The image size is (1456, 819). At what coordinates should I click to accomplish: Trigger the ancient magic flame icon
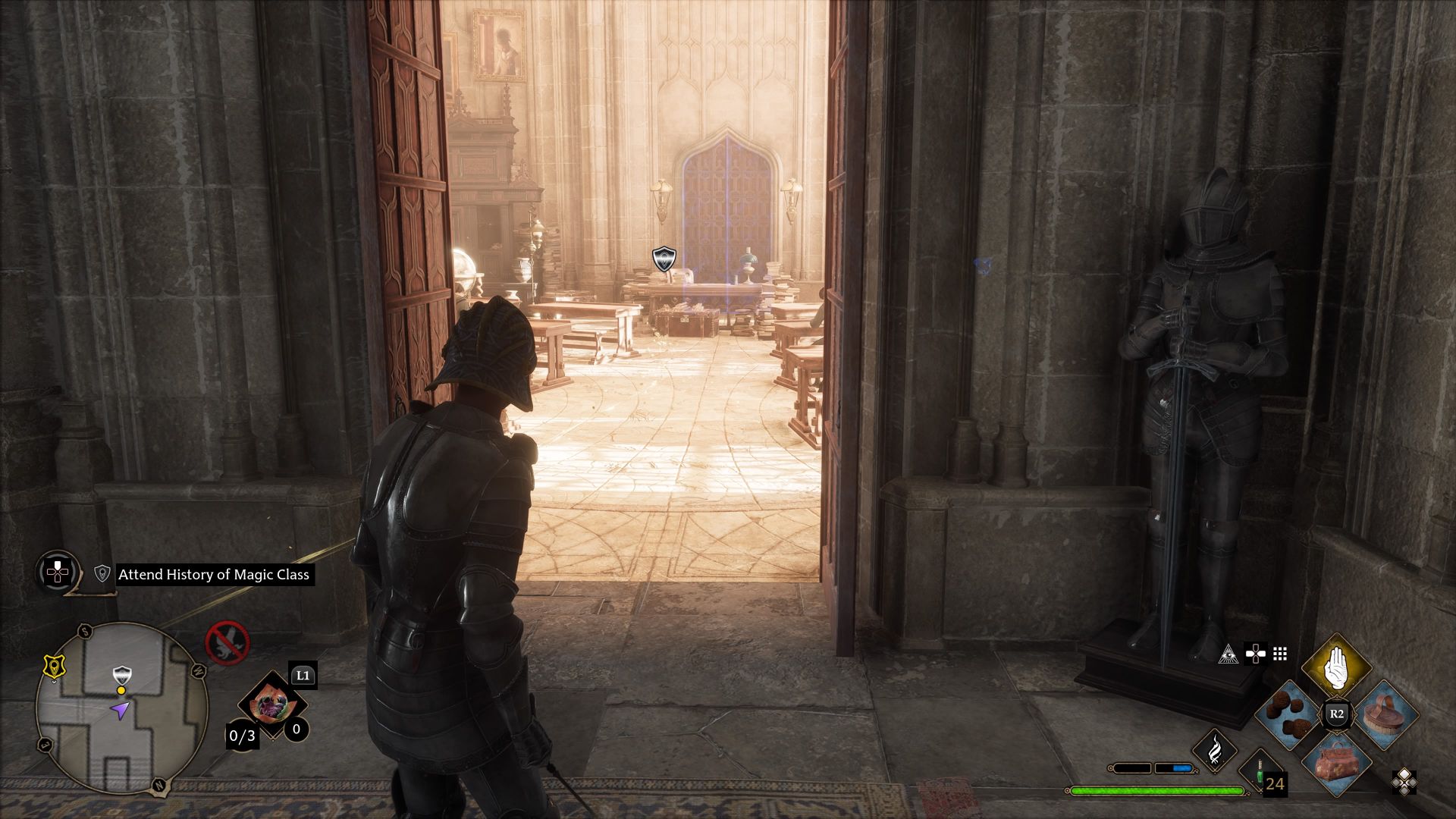coord(1214,751)
